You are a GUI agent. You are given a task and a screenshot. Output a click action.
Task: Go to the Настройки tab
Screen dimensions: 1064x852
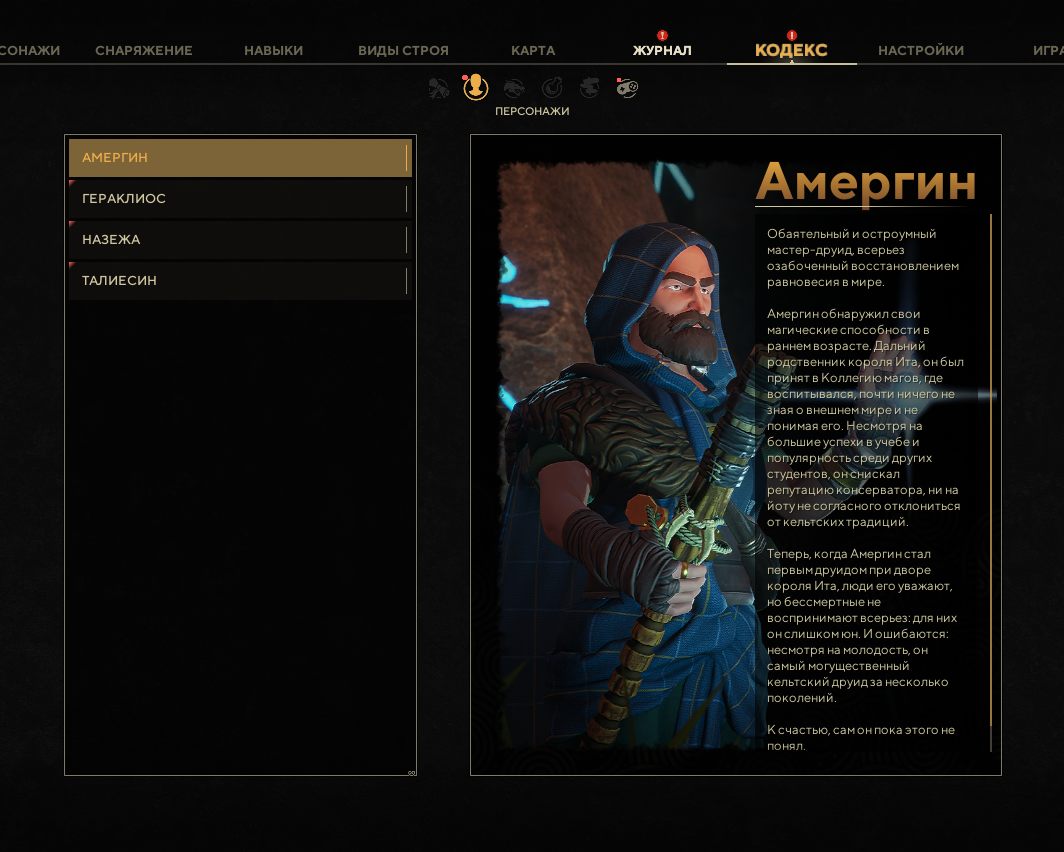tap(921, 50)
